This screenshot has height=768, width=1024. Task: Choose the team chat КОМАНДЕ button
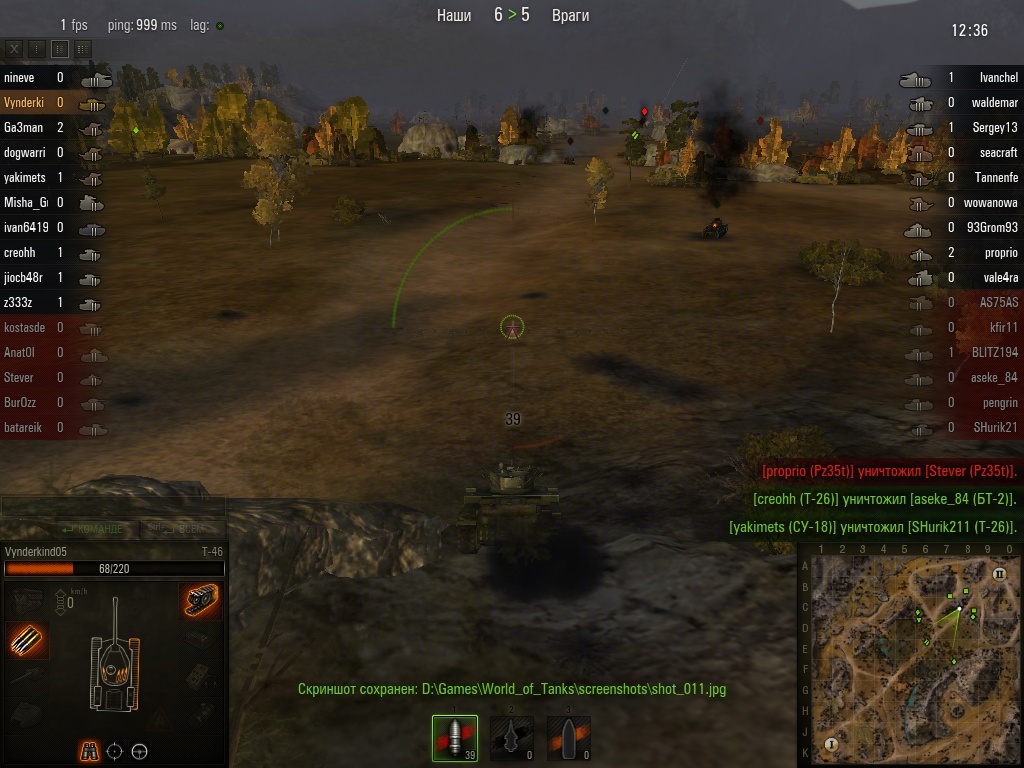point(93,528)
